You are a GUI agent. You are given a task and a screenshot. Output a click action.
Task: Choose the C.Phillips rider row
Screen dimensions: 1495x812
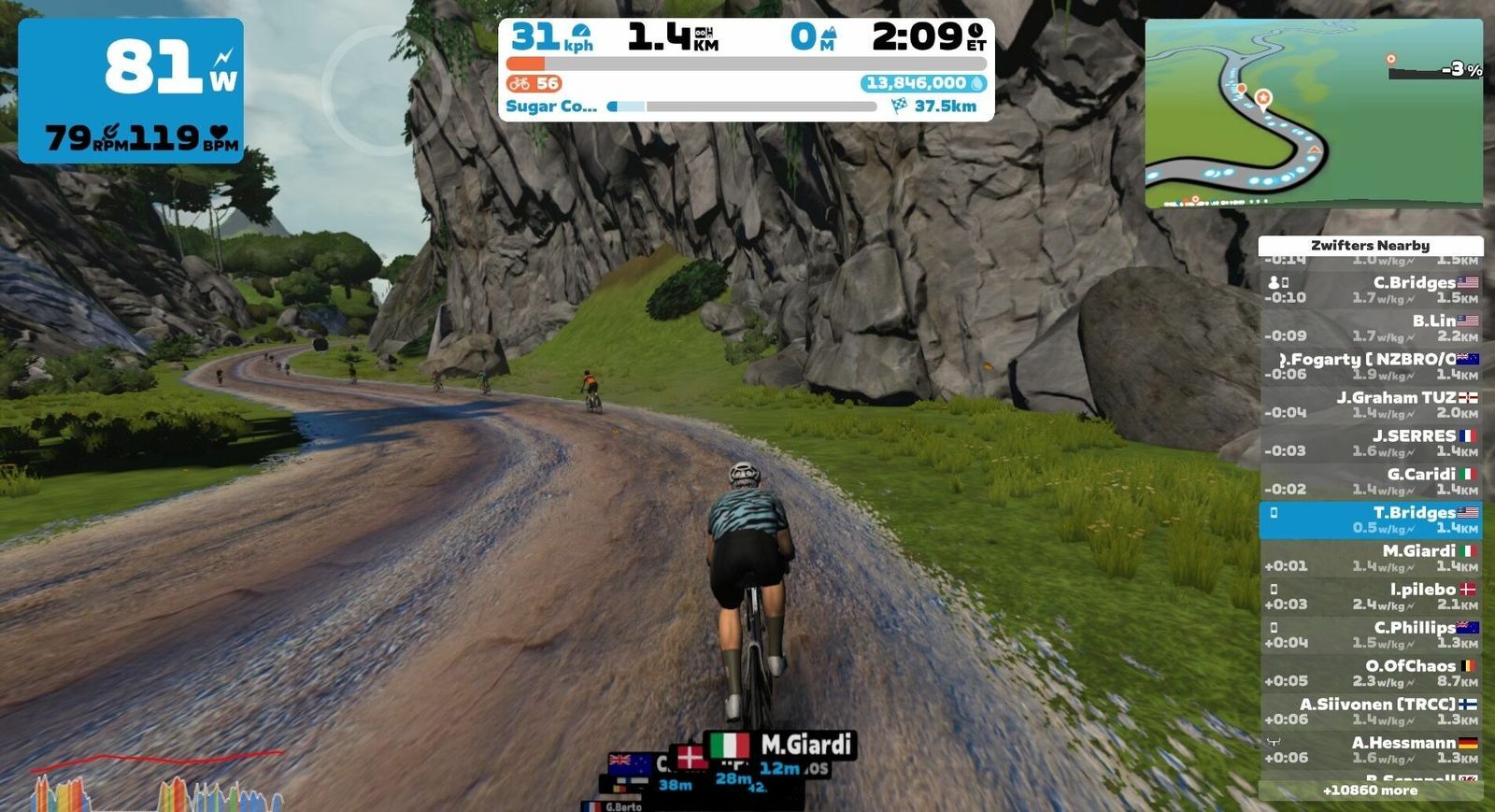1371,634
